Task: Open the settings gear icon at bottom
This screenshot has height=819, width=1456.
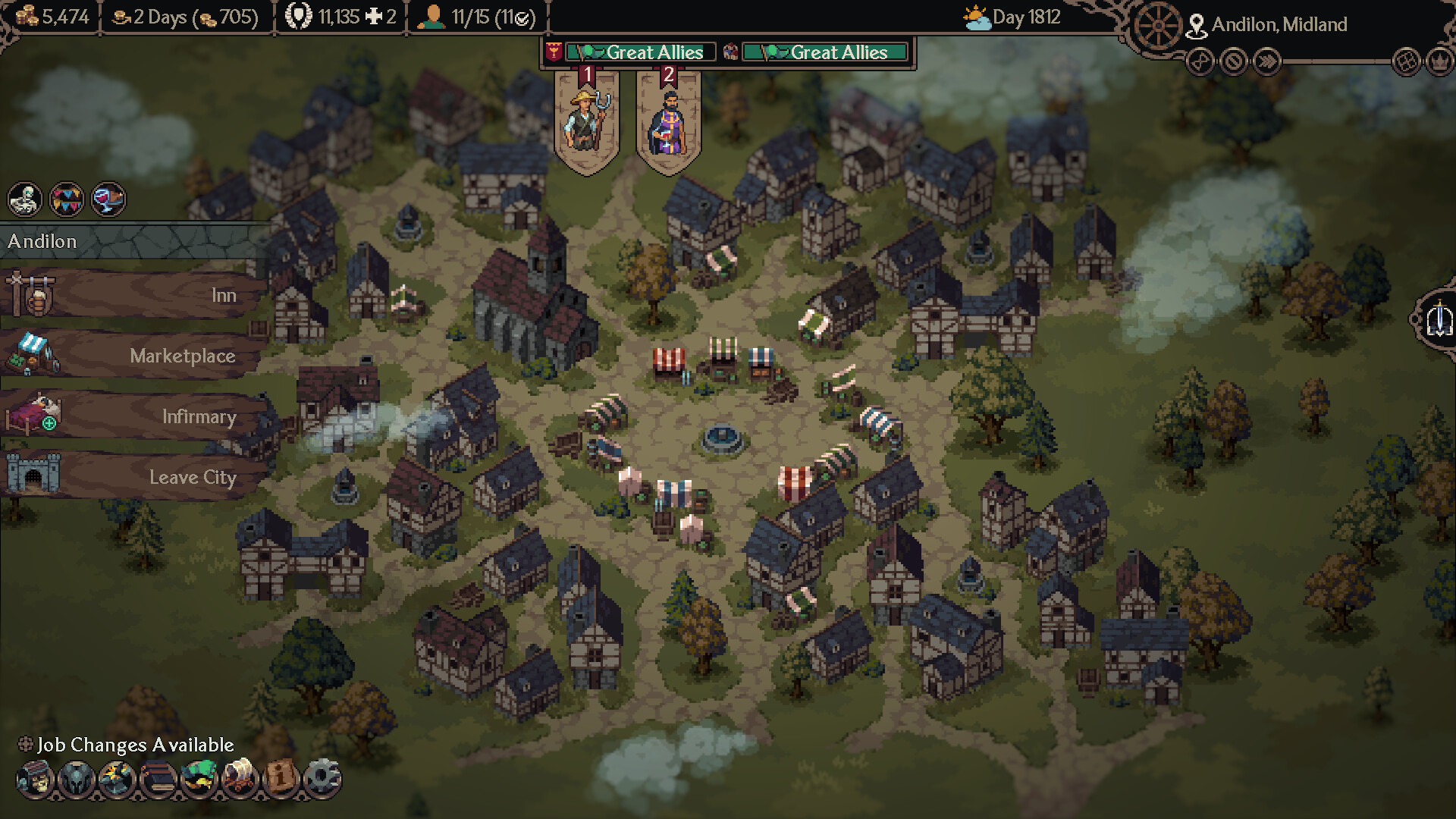Action: point(325,777)
